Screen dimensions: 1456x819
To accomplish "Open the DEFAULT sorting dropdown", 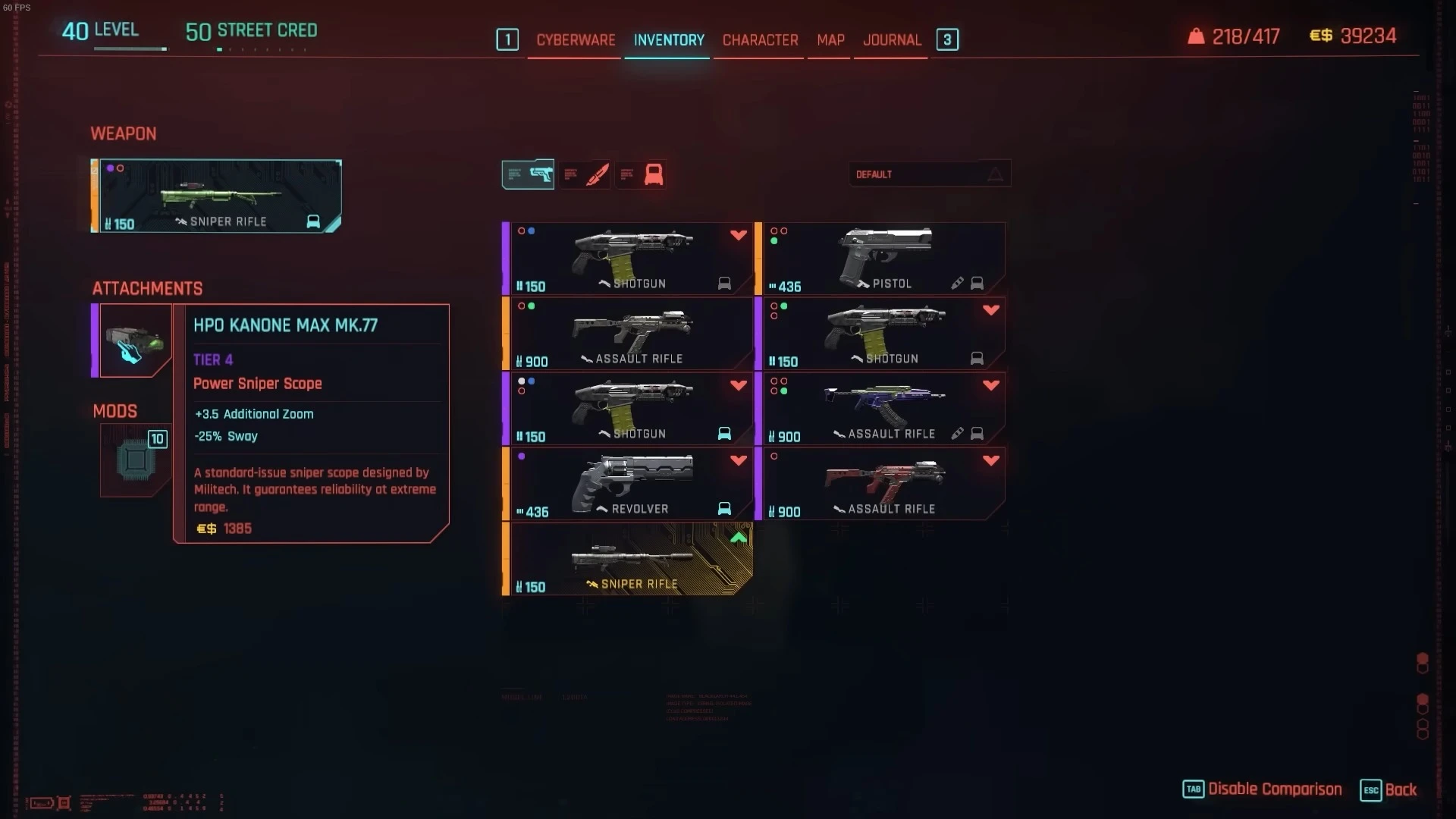I will 929,174.
